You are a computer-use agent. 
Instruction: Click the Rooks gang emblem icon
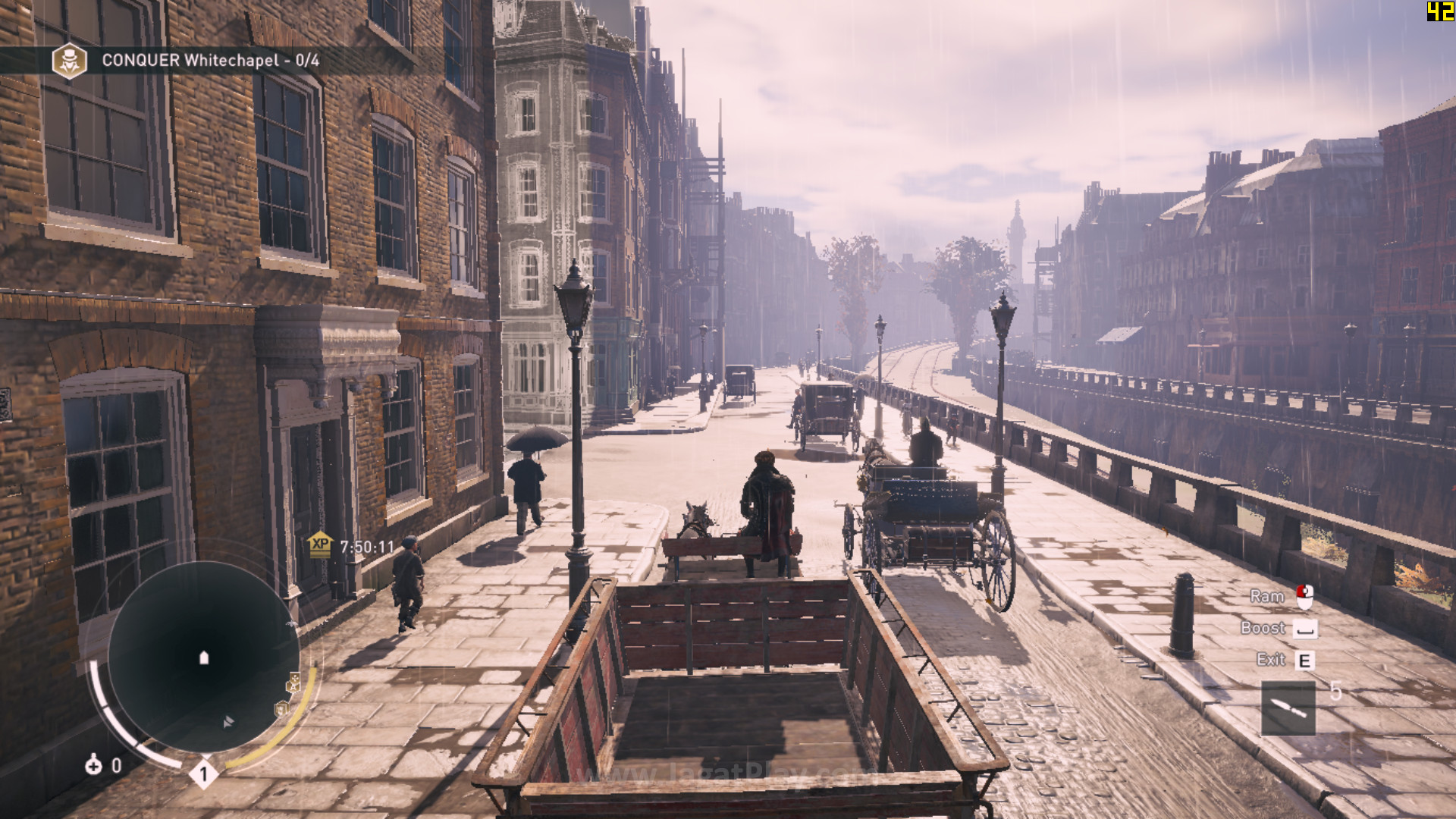(69, 61)
